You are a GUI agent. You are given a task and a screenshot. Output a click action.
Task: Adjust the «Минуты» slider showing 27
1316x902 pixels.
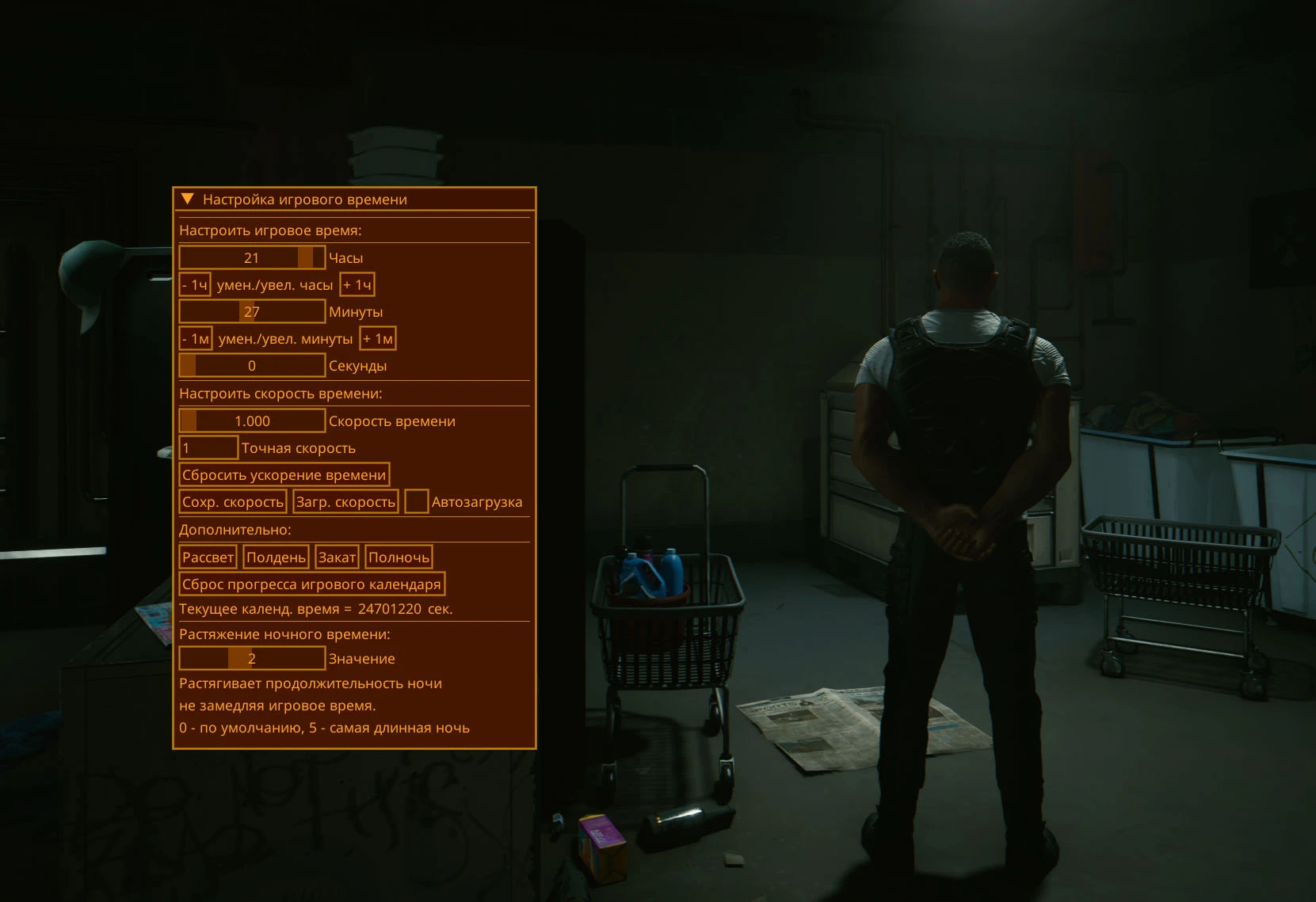(251, 311)
